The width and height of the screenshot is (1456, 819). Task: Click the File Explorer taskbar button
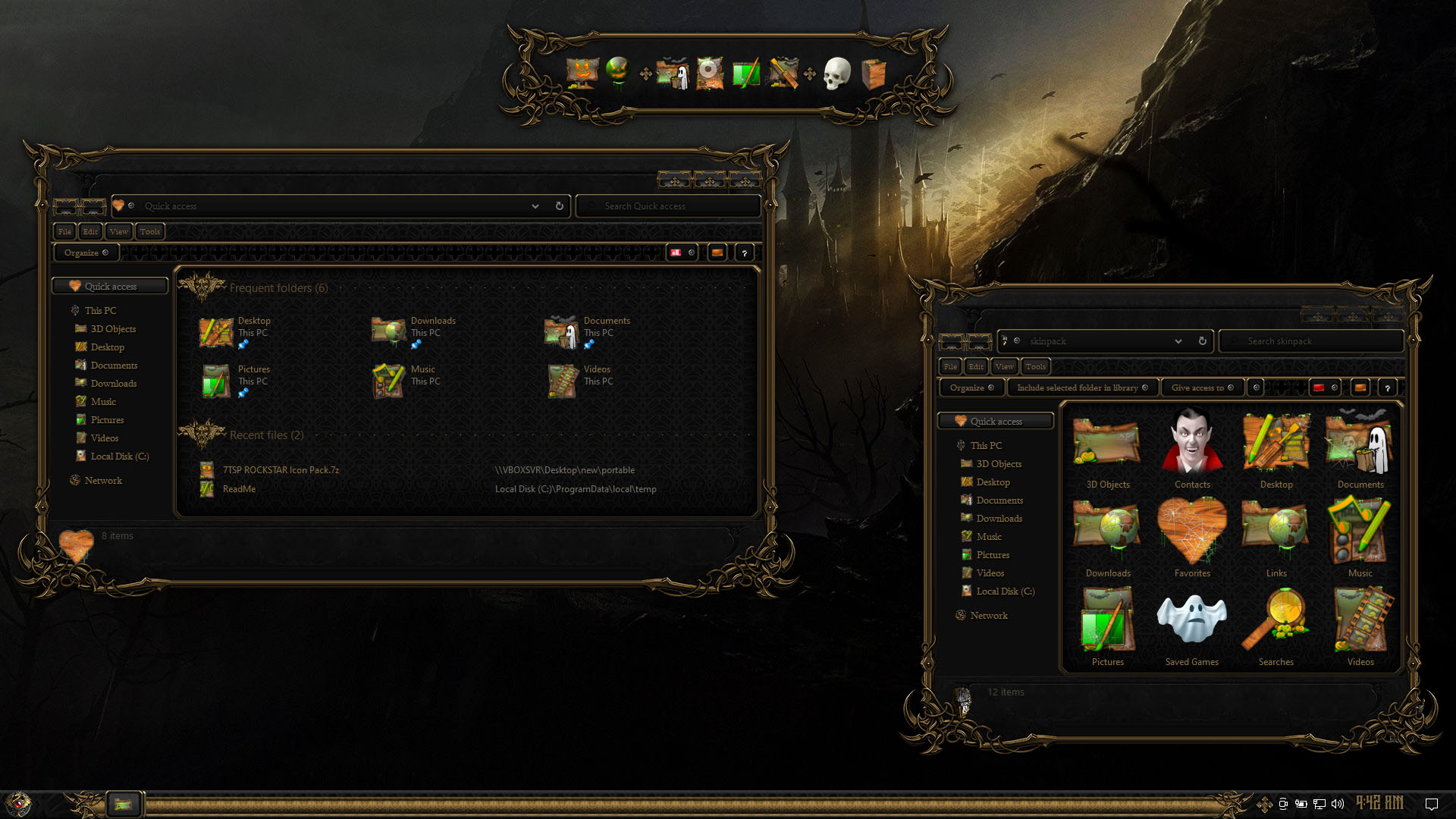(123, 804)
